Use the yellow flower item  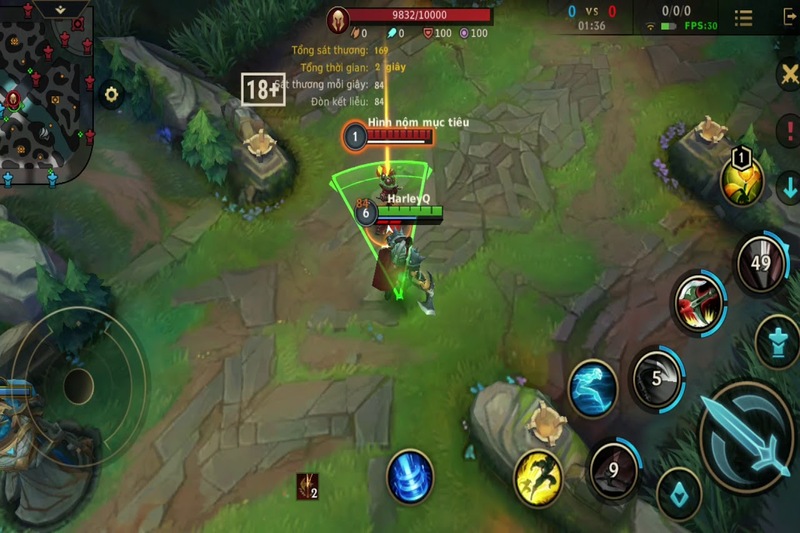[742, 180]
